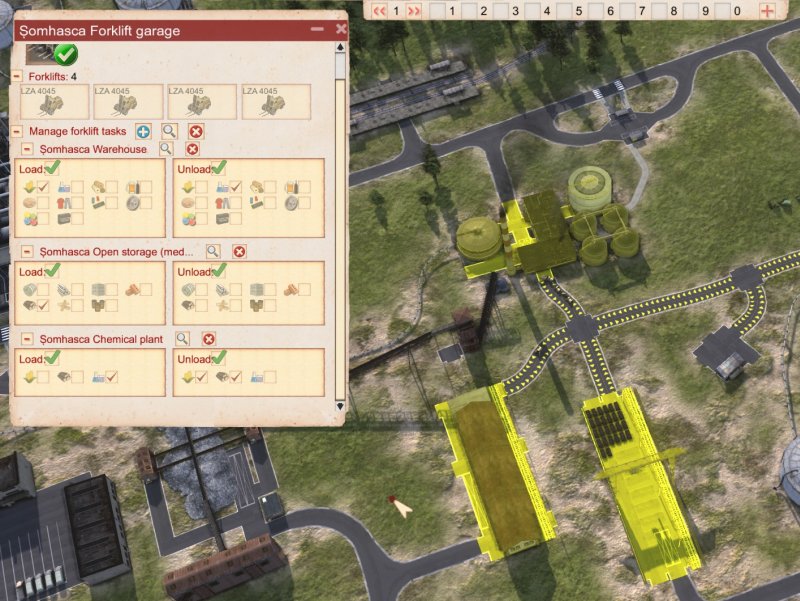This screenshot has height=601, width=800.
Task: Close the Forklift garage window
Action: click(341, 30)
